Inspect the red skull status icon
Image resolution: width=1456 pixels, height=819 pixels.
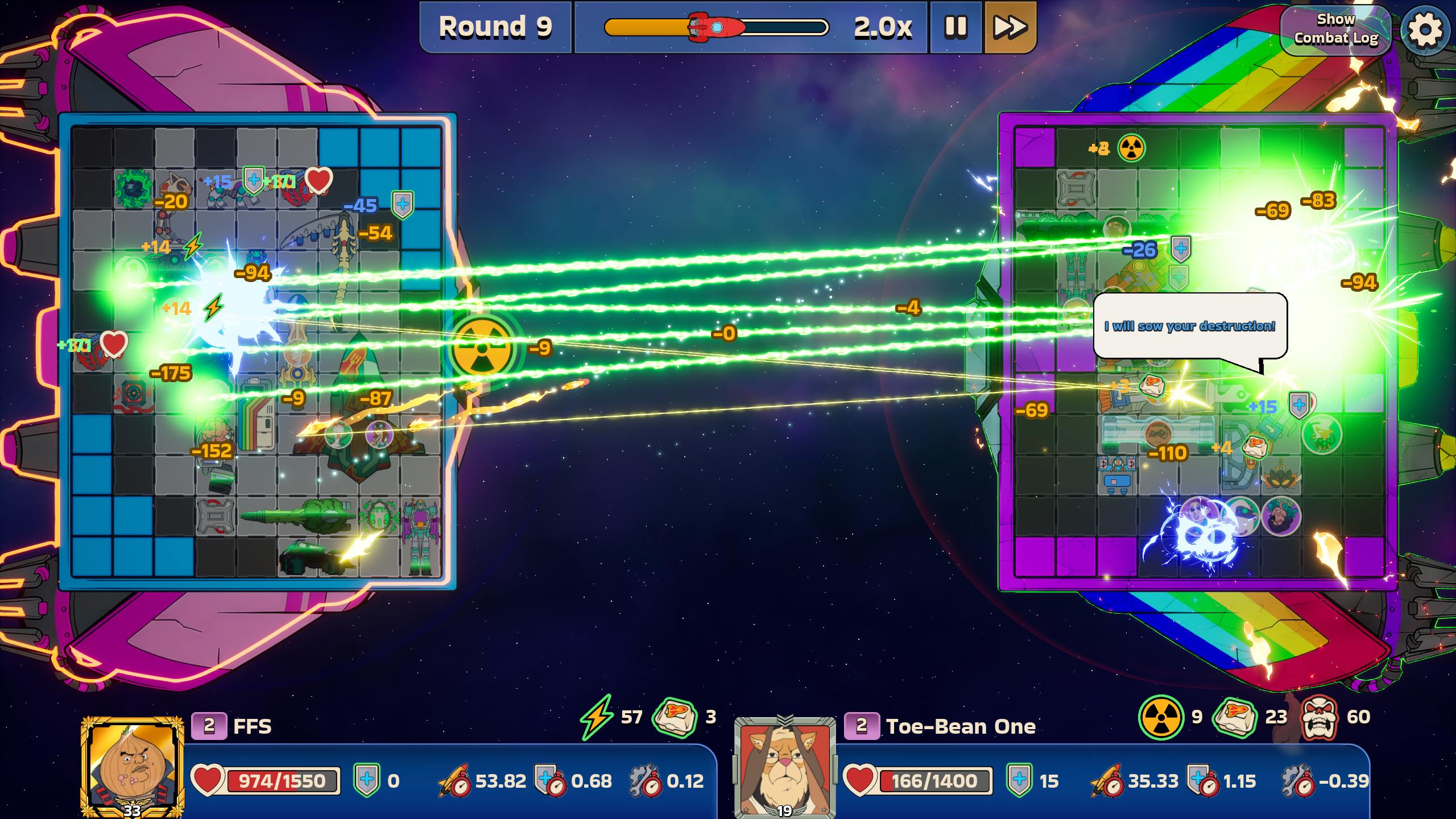tap(1319, 718)
